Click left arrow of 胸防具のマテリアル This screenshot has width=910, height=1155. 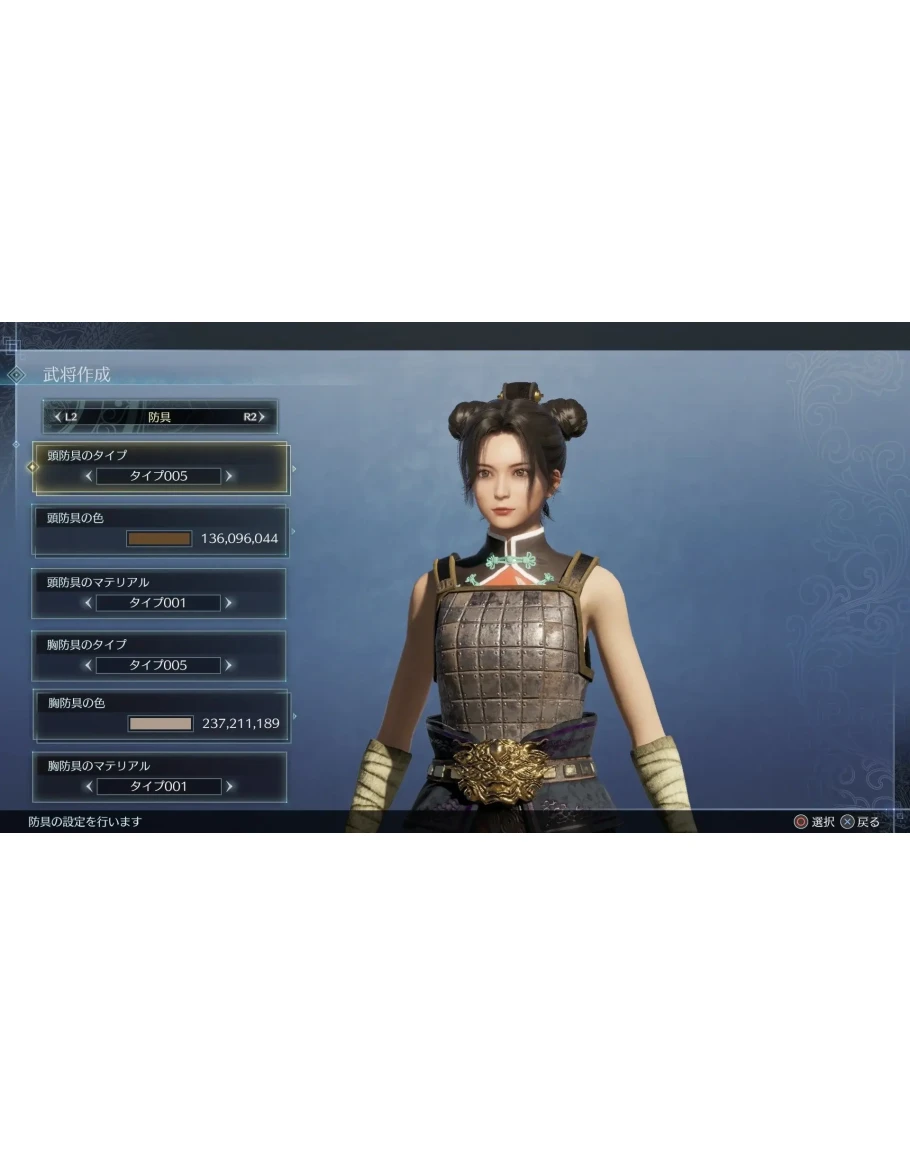[x=88, y=787]
